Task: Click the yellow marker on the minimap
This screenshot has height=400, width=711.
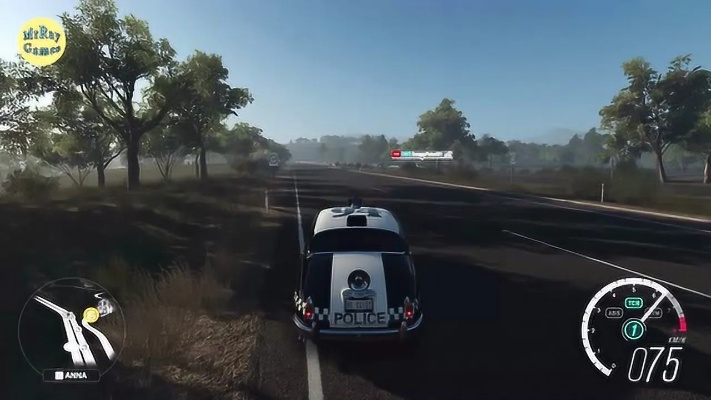Action: click(91, 314)
